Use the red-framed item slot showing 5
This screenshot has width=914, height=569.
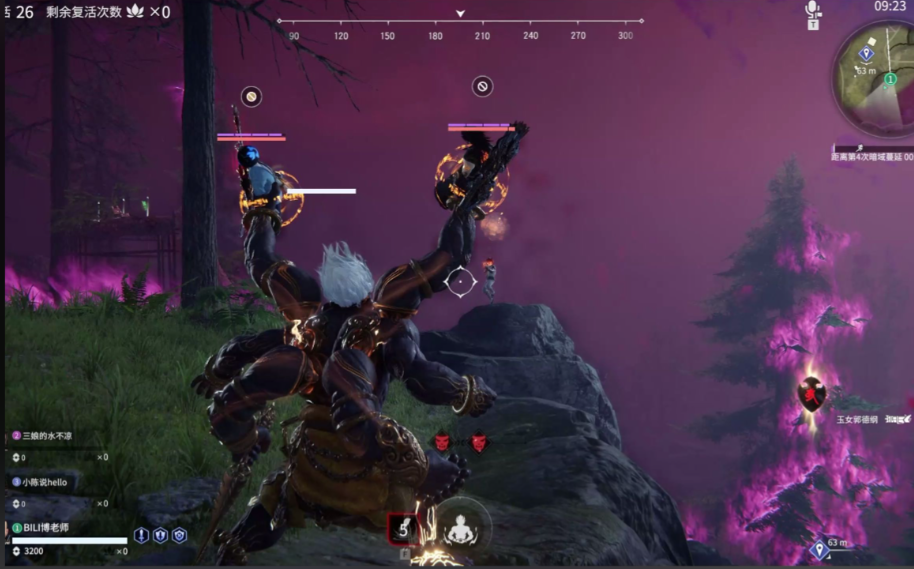(x=403, y=529)
